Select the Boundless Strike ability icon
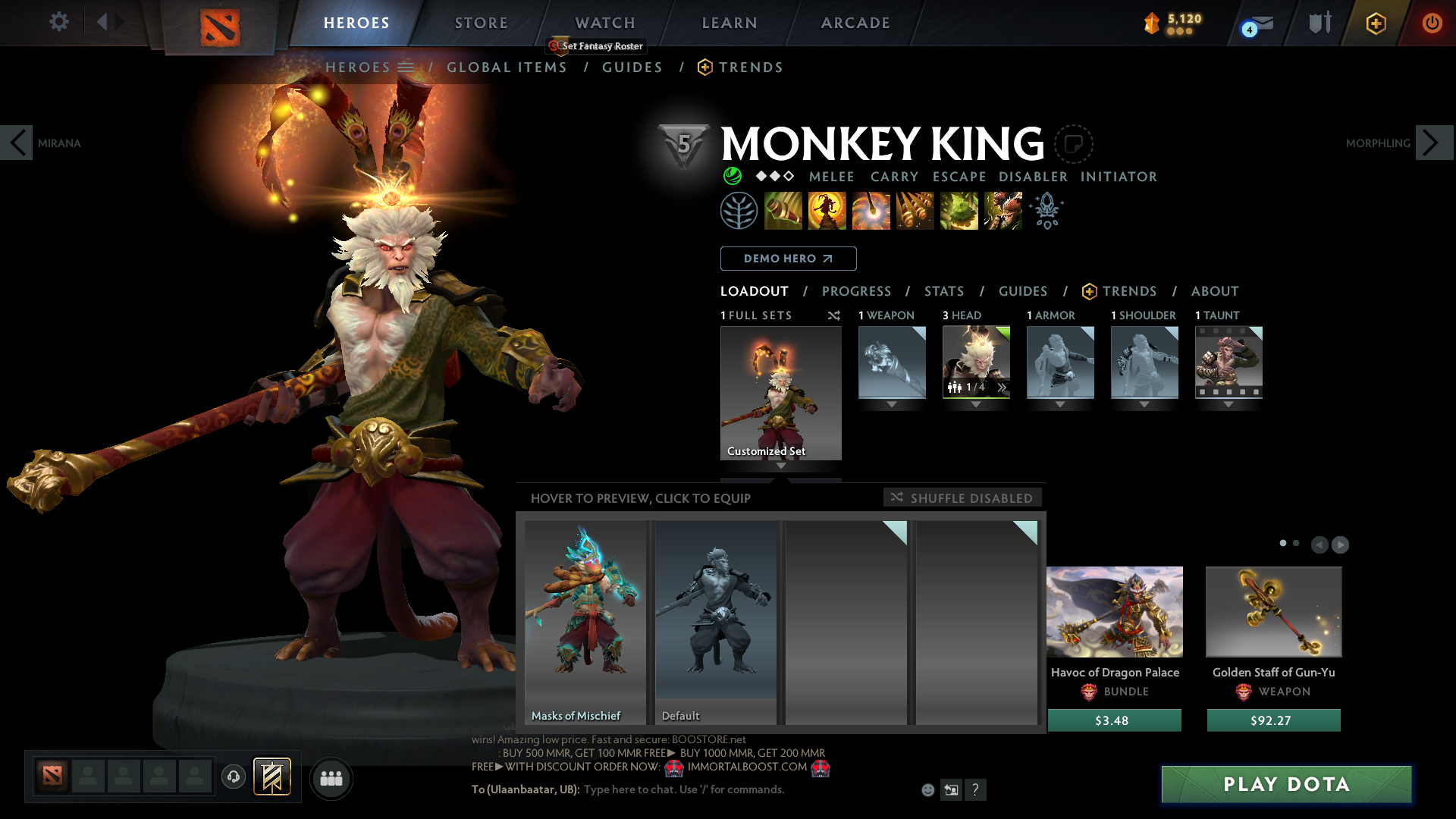 tap(784, 211)
